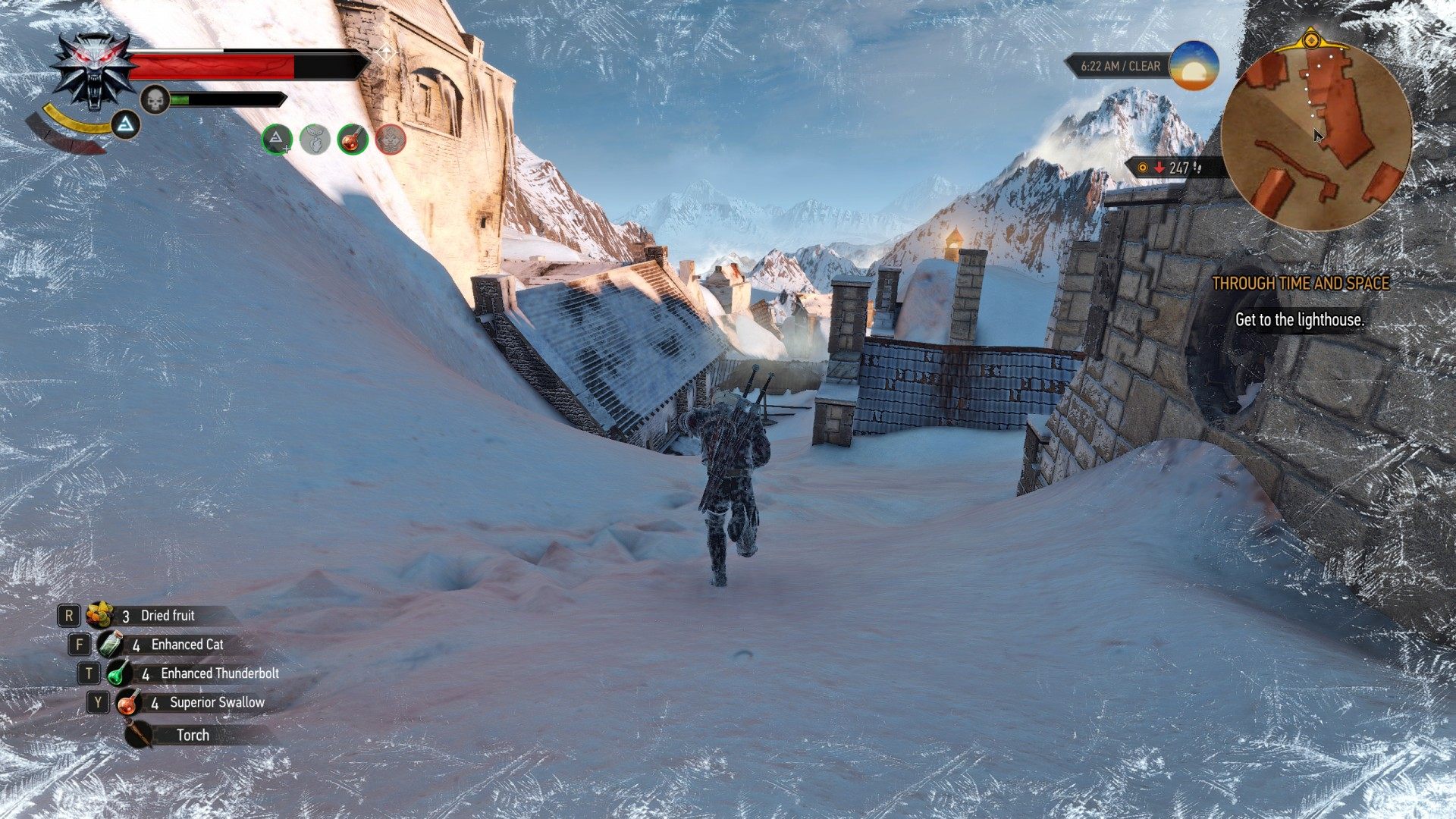Click the sunrise weather icon
This screenshot has height=819, width=1456.
1194,67
